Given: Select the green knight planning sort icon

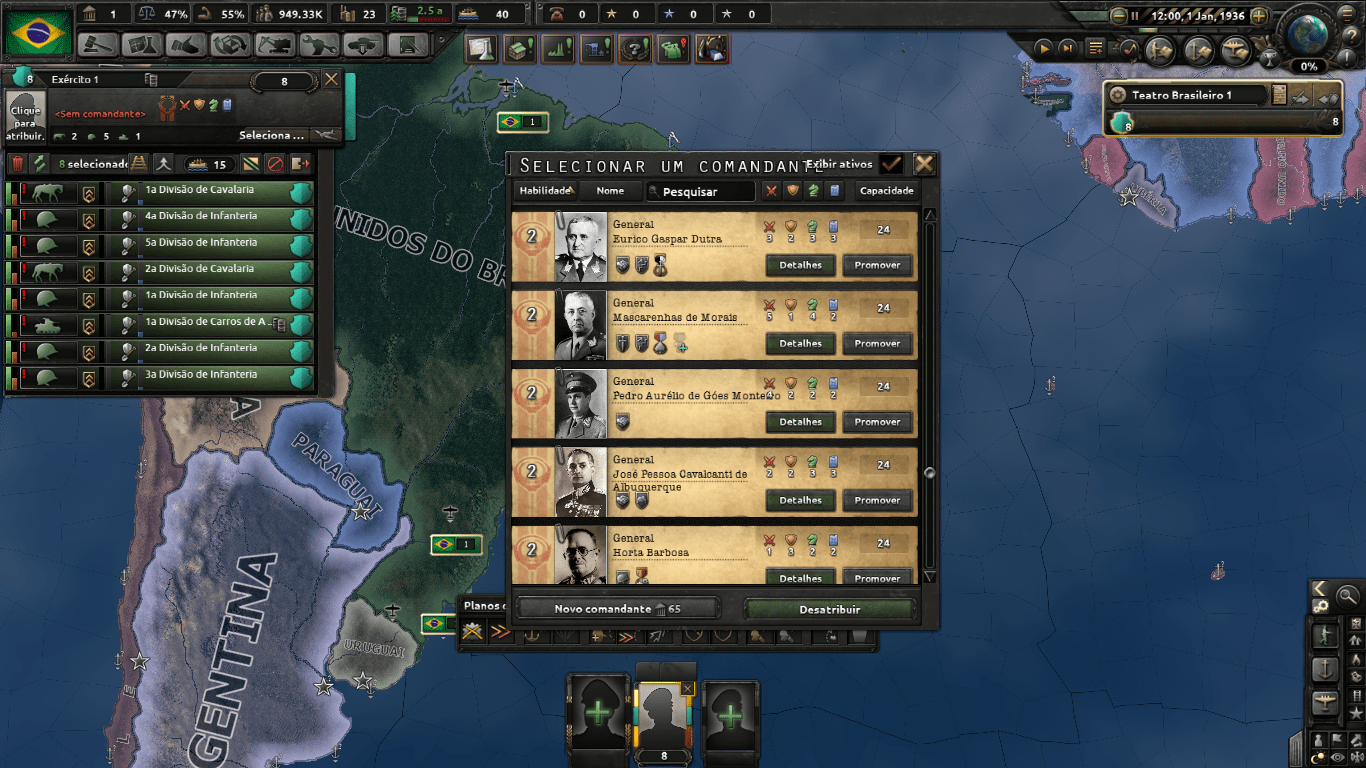Looking at the screenshot, I should click(814, 190).
